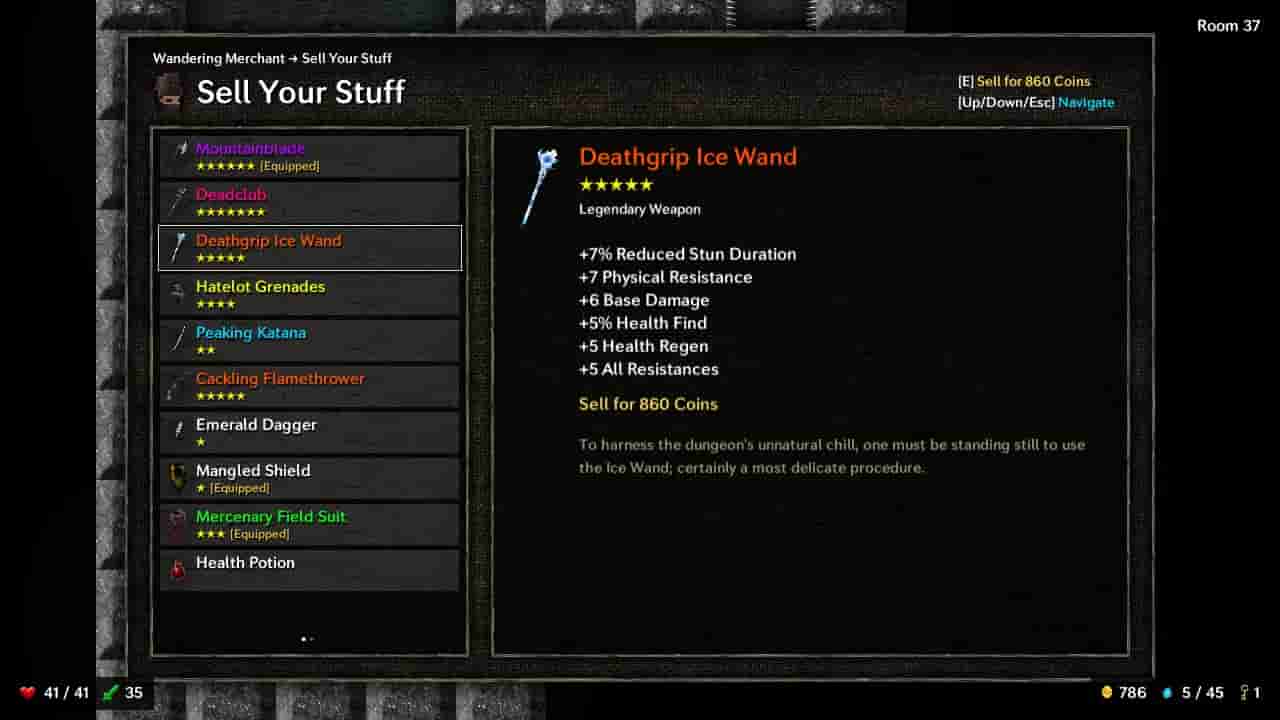Select the Mercenary Field Suit entry
This screenshot has height=720, width=1280.
pyautogui.click(x=309, y=525)
